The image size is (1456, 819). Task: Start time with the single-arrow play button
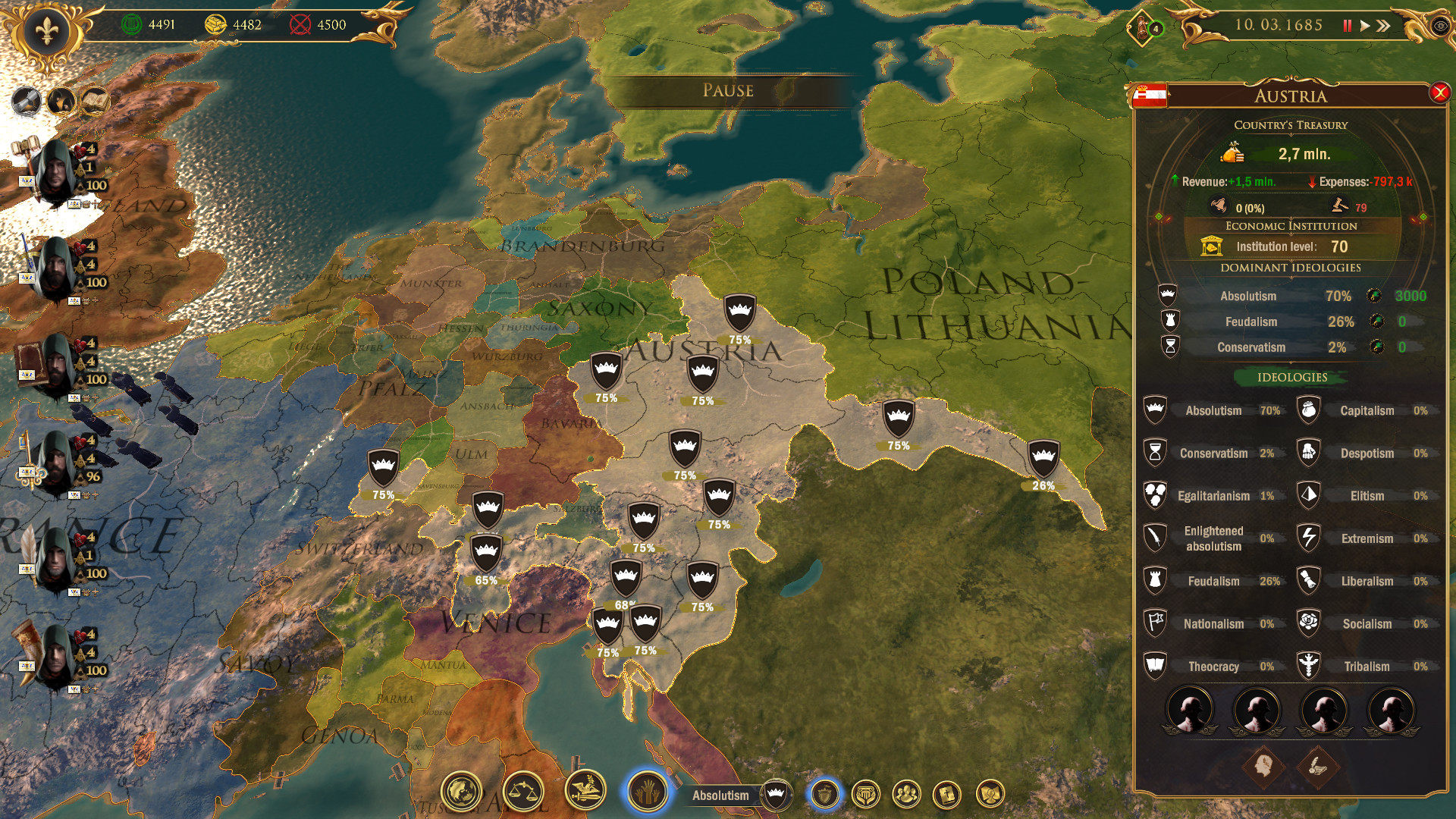click(1365, 26)
